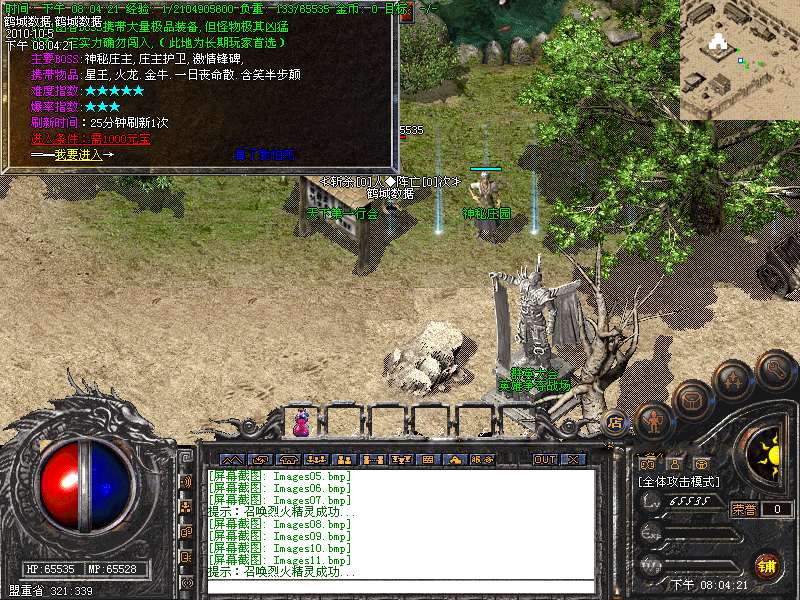This screenshot has width=800, height=600.
Task: Open the minimap in the corner
Action: 739,59
